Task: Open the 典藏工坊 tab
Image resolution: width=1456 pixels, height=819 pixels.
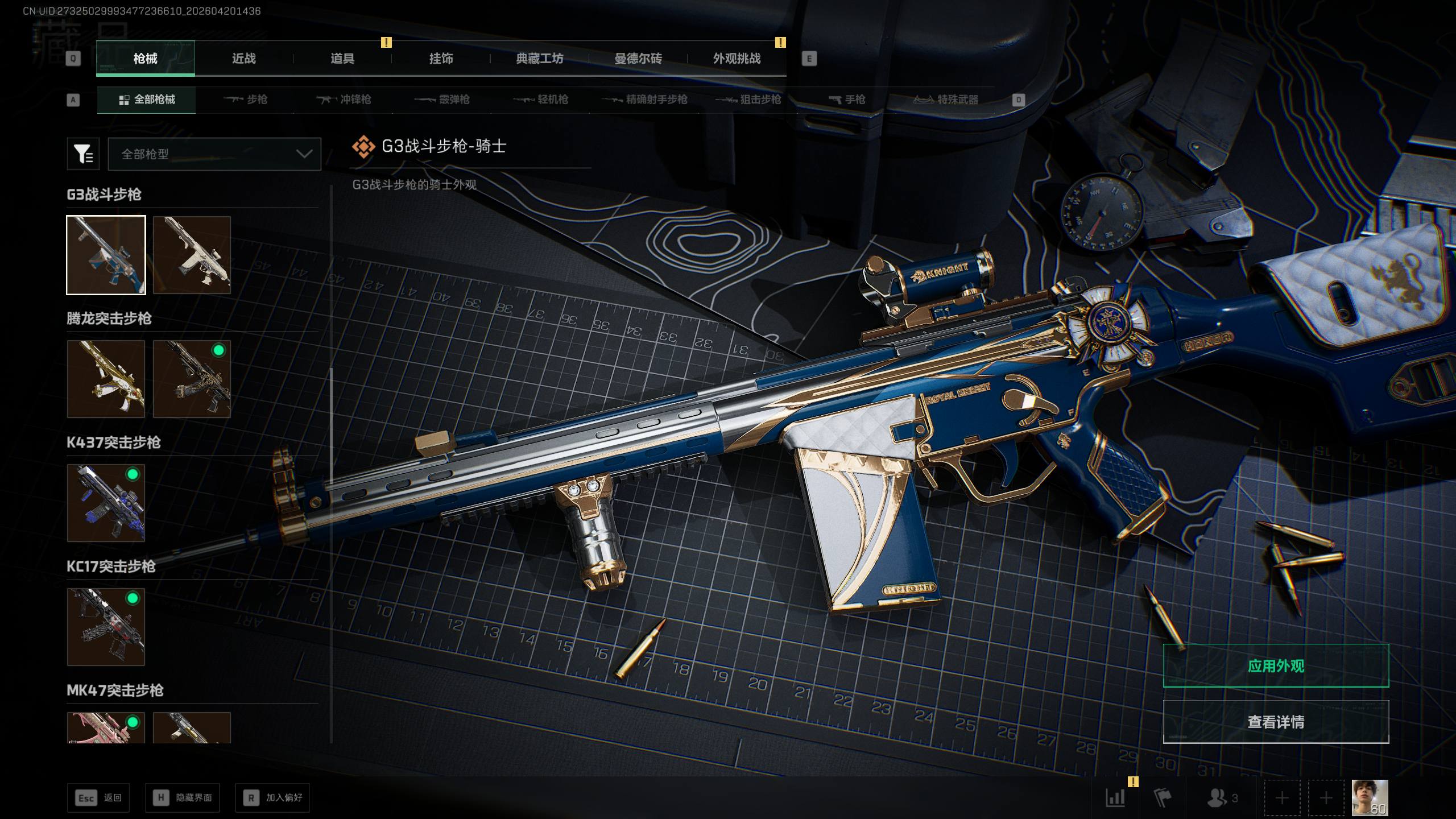Action: coord(539,59)
